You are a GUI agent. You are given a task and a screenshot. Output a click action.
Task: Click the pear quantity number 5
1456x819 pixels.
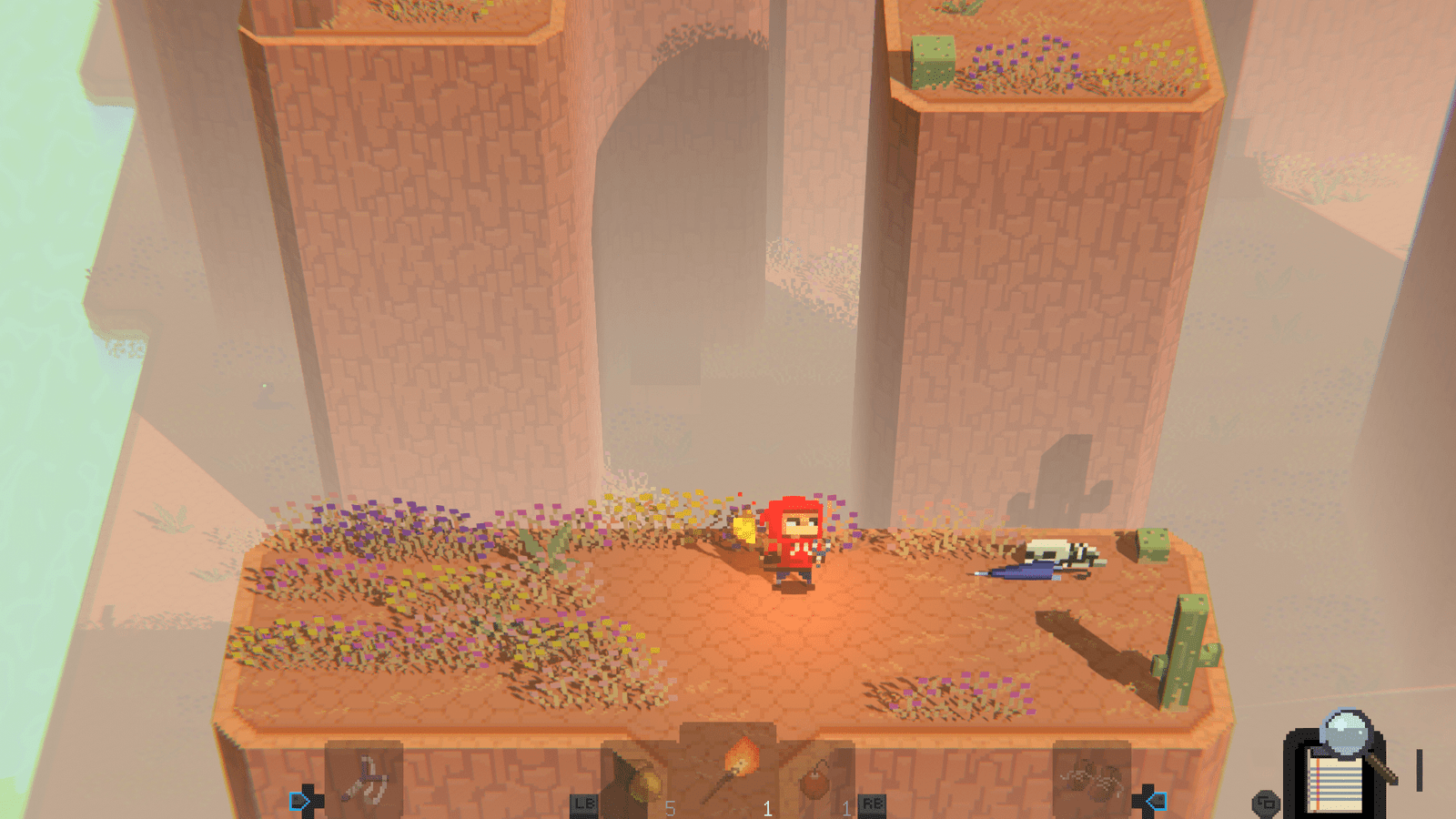[671, 805]
